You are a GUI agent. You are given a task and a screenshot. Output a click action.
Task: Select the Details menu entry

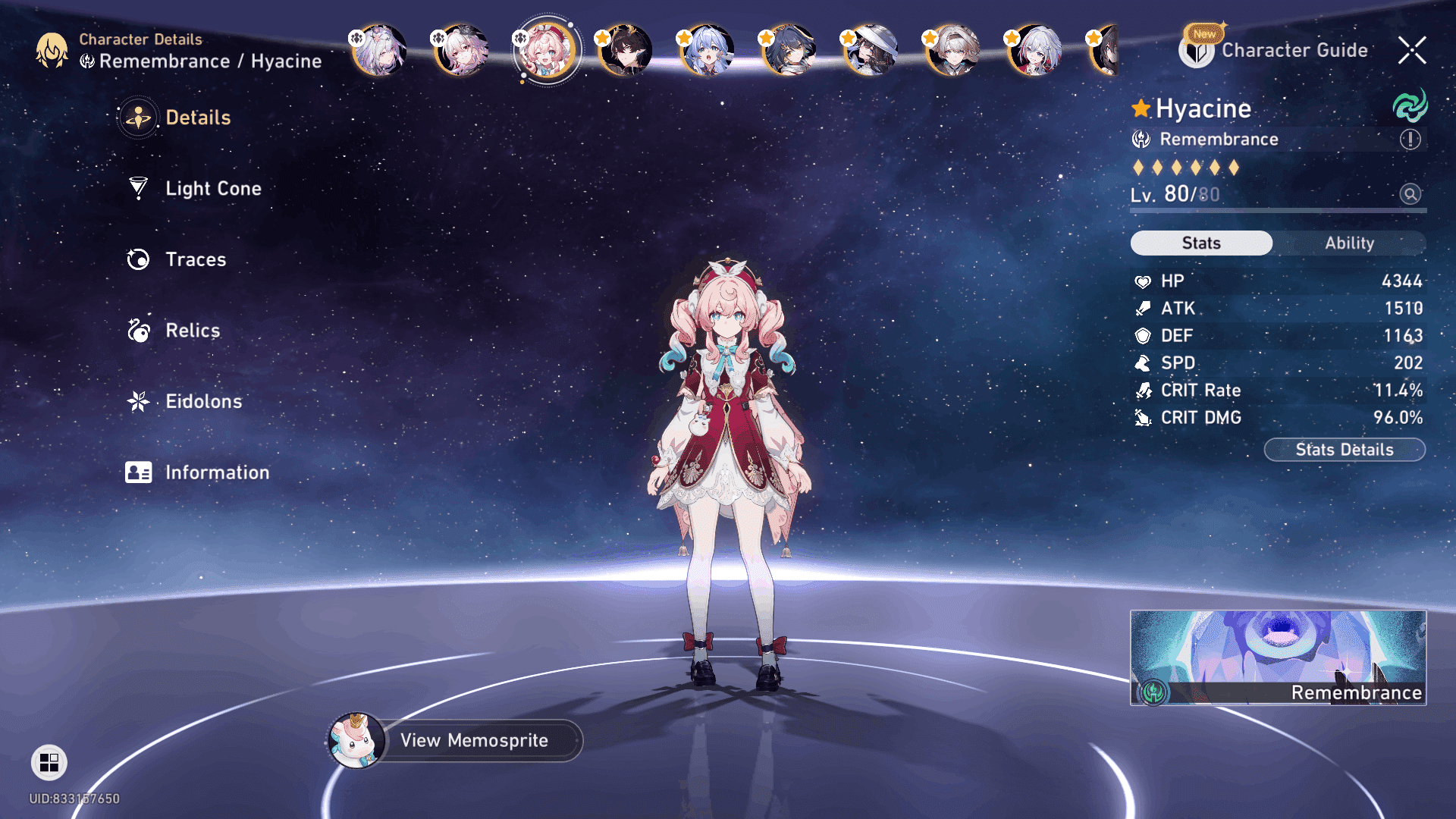click(197, 118)
